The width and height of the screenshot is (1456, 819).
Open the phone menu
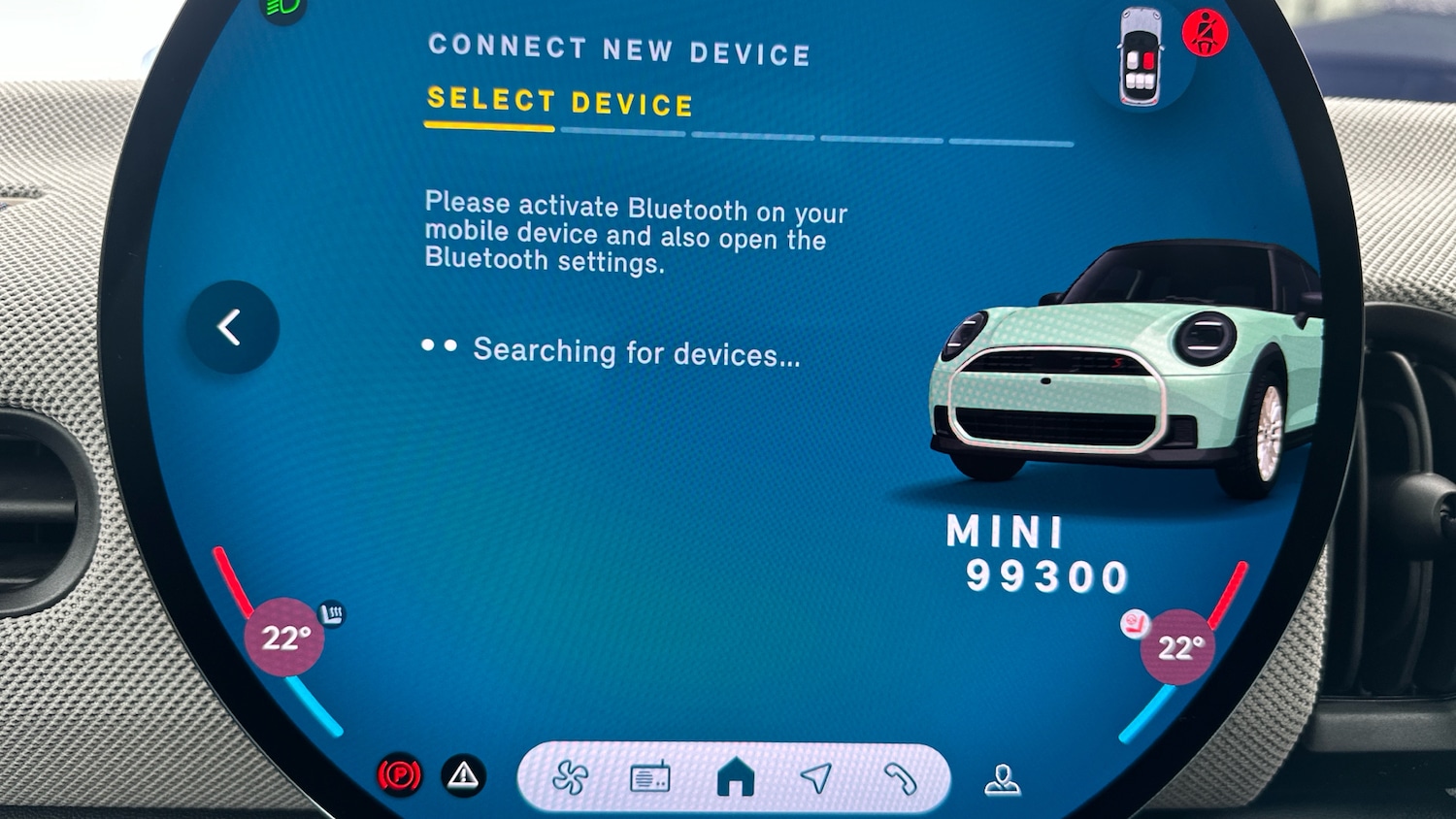[900, 778]
